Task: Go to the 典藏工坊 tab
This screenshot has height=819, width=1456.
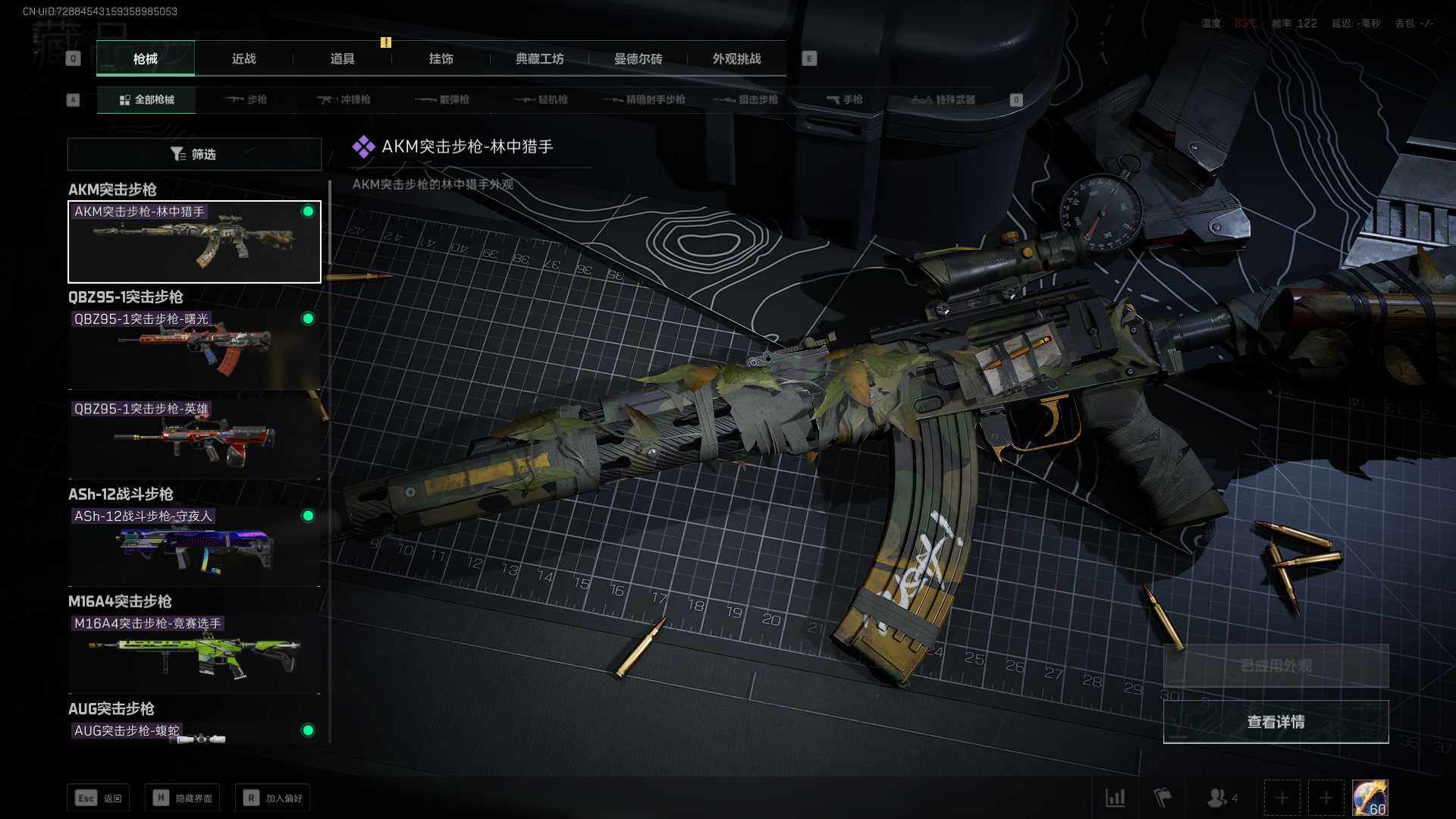Action: click(x=539, y=58)
